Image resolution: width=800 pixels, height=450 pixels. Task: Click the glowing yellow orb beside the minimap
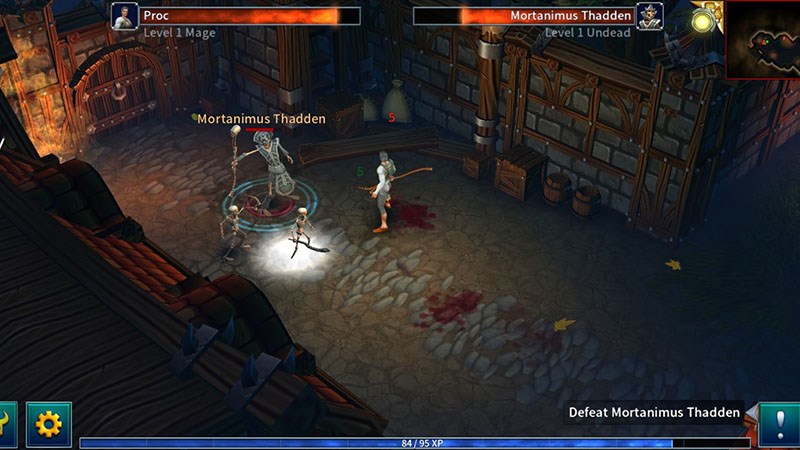[704, 21]
